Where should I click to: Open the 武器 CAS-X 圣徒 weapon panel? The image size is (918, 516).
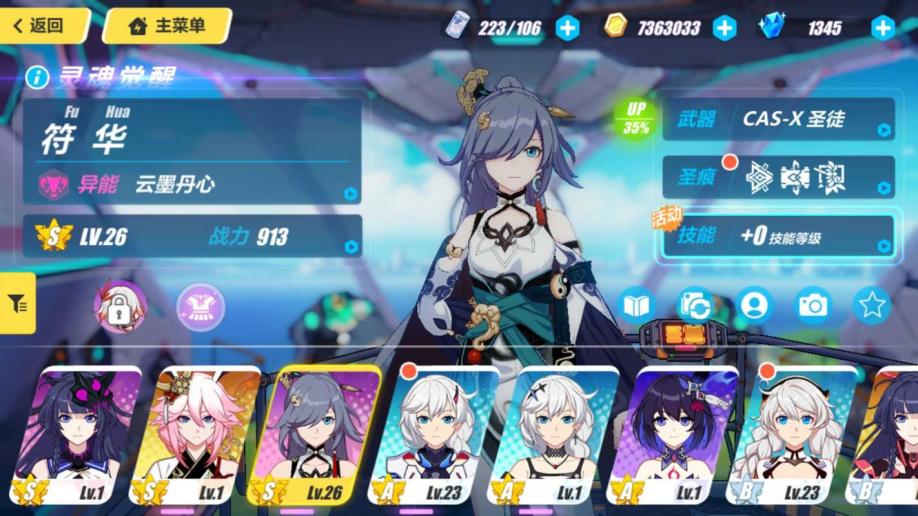778,120
